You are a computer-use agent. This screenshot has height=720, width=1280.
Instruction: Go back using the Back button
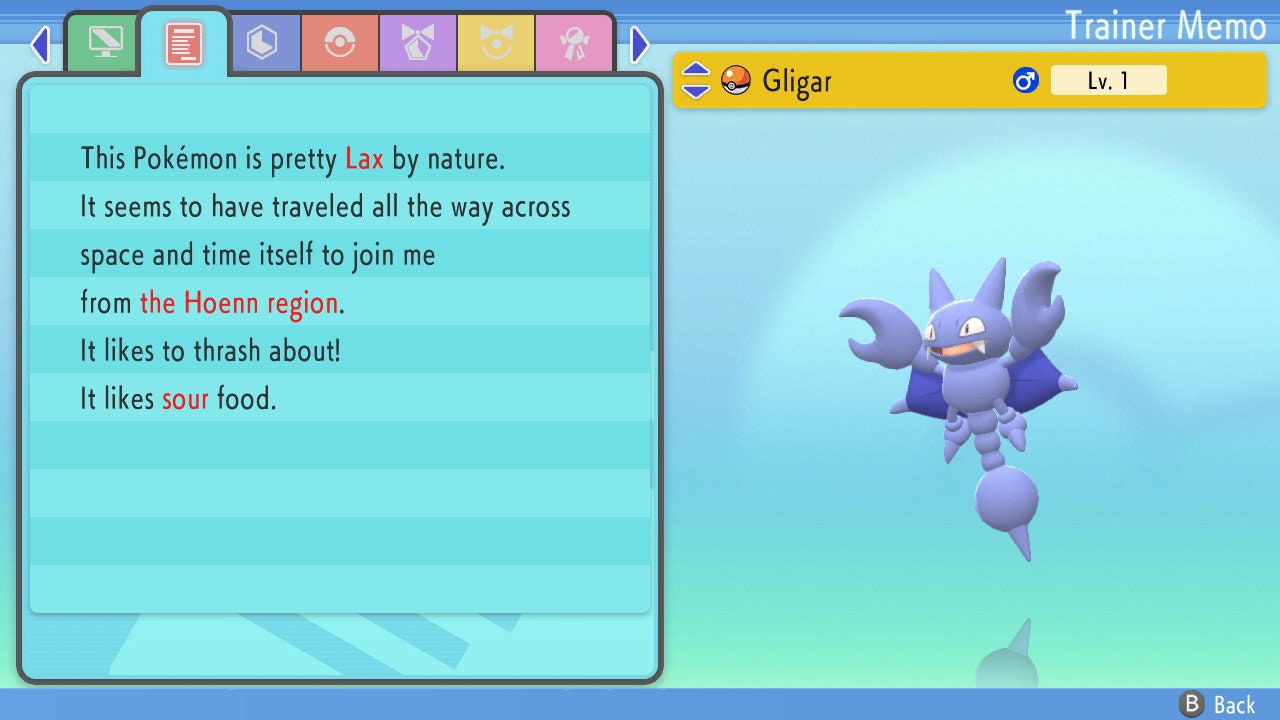click(1218, 704)
